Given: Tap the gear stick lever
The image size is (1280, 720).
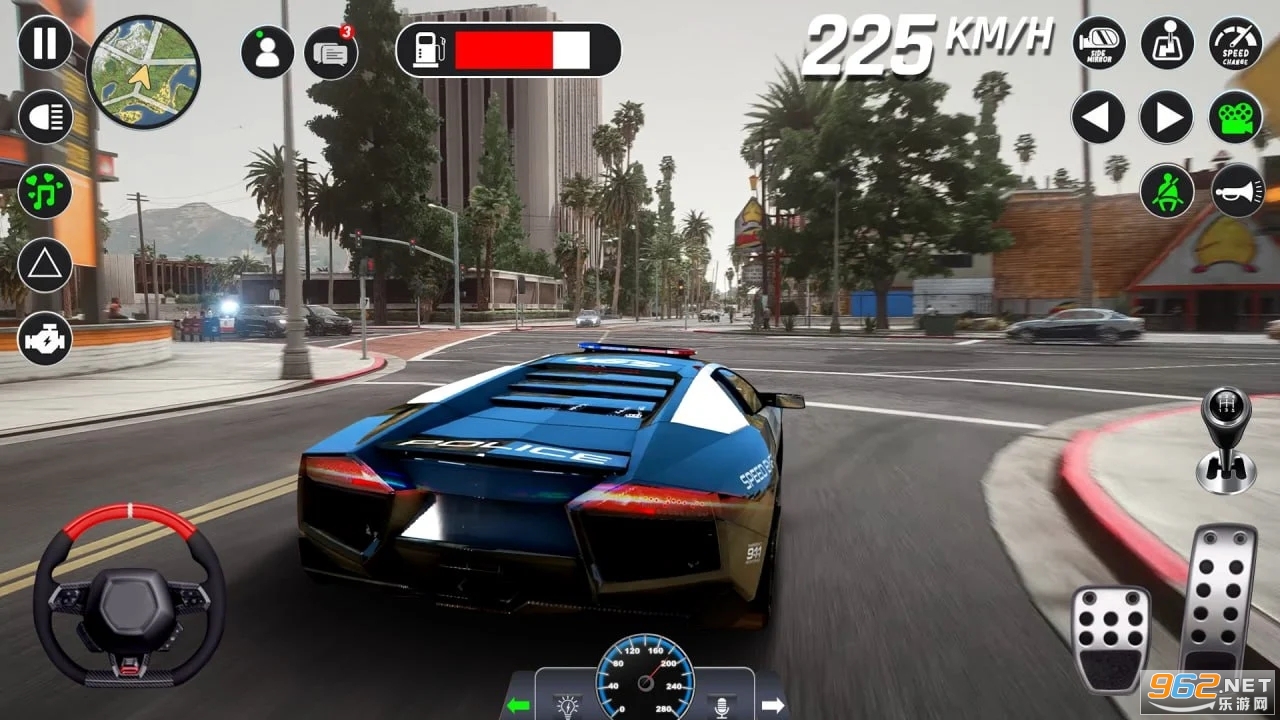Looking at the screenshot, I should (x=1226, y=440).
